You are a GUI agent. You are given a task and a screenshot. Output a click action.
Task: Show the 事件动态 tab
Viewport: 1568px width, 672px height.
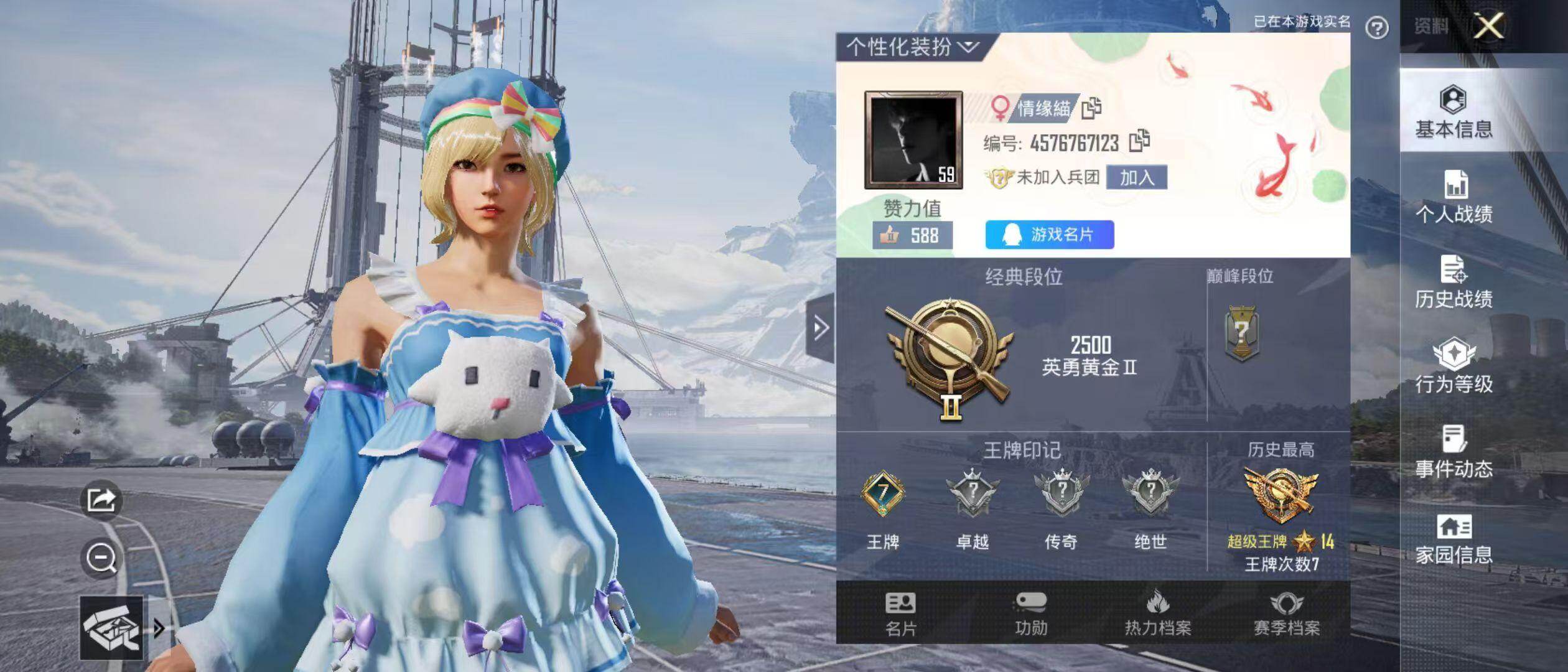point(1454,450)
